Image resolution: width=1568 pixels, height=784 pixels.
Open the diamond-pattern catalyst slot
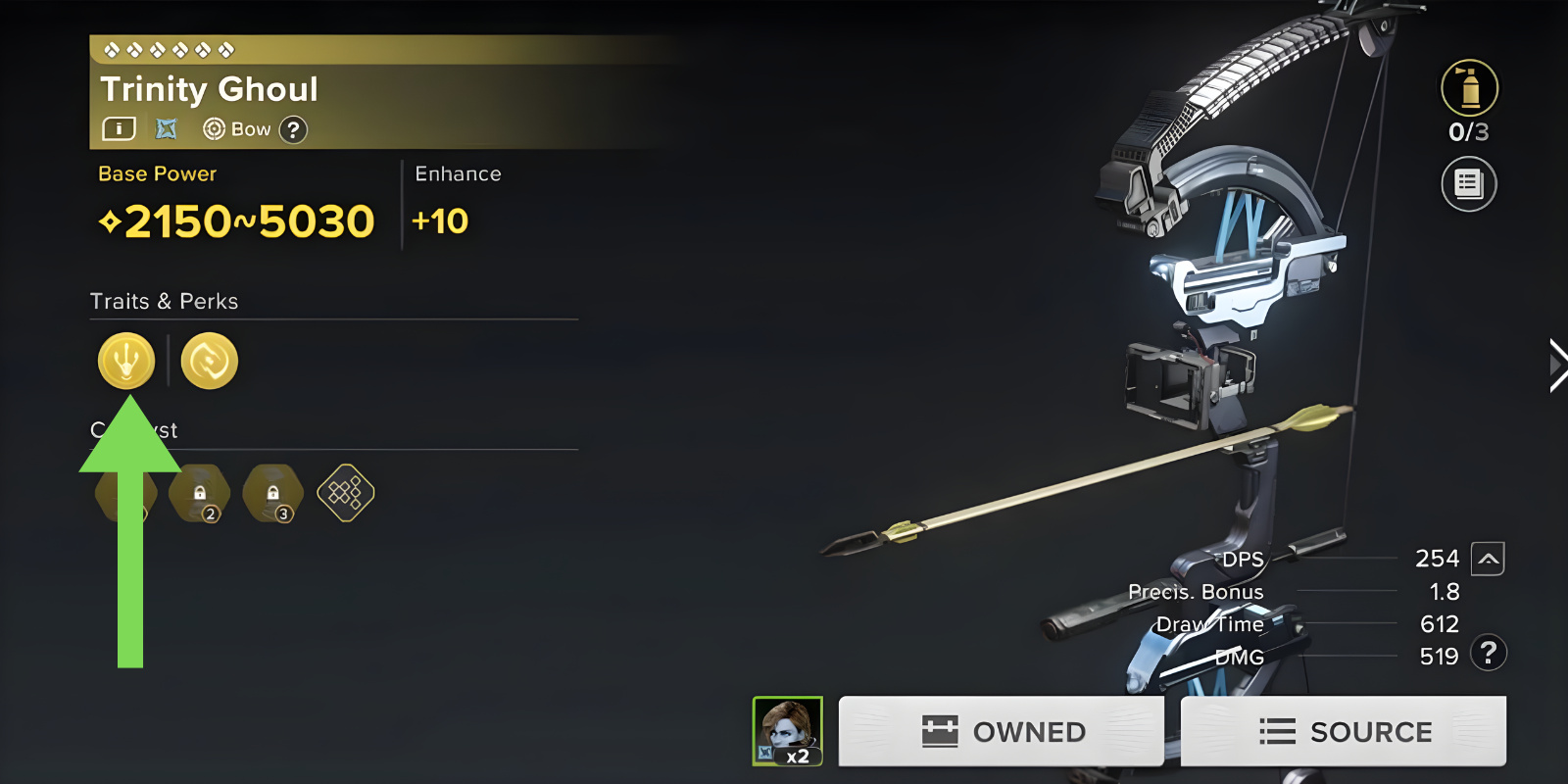[346, 493]
